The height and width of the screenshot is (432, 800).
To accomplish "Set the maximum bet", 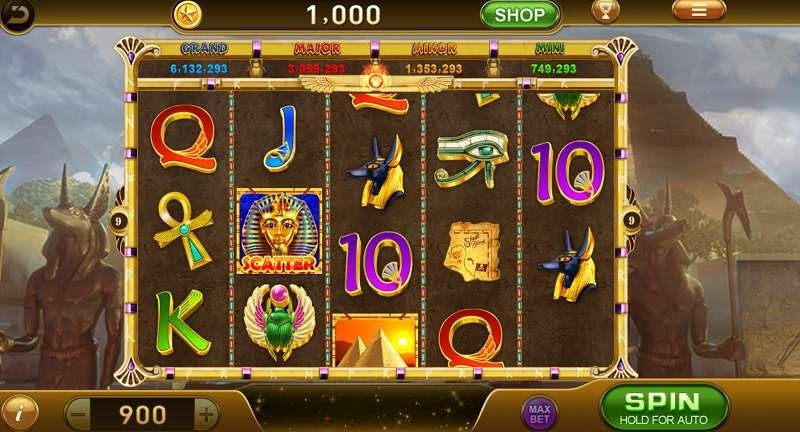I will 538,411.
